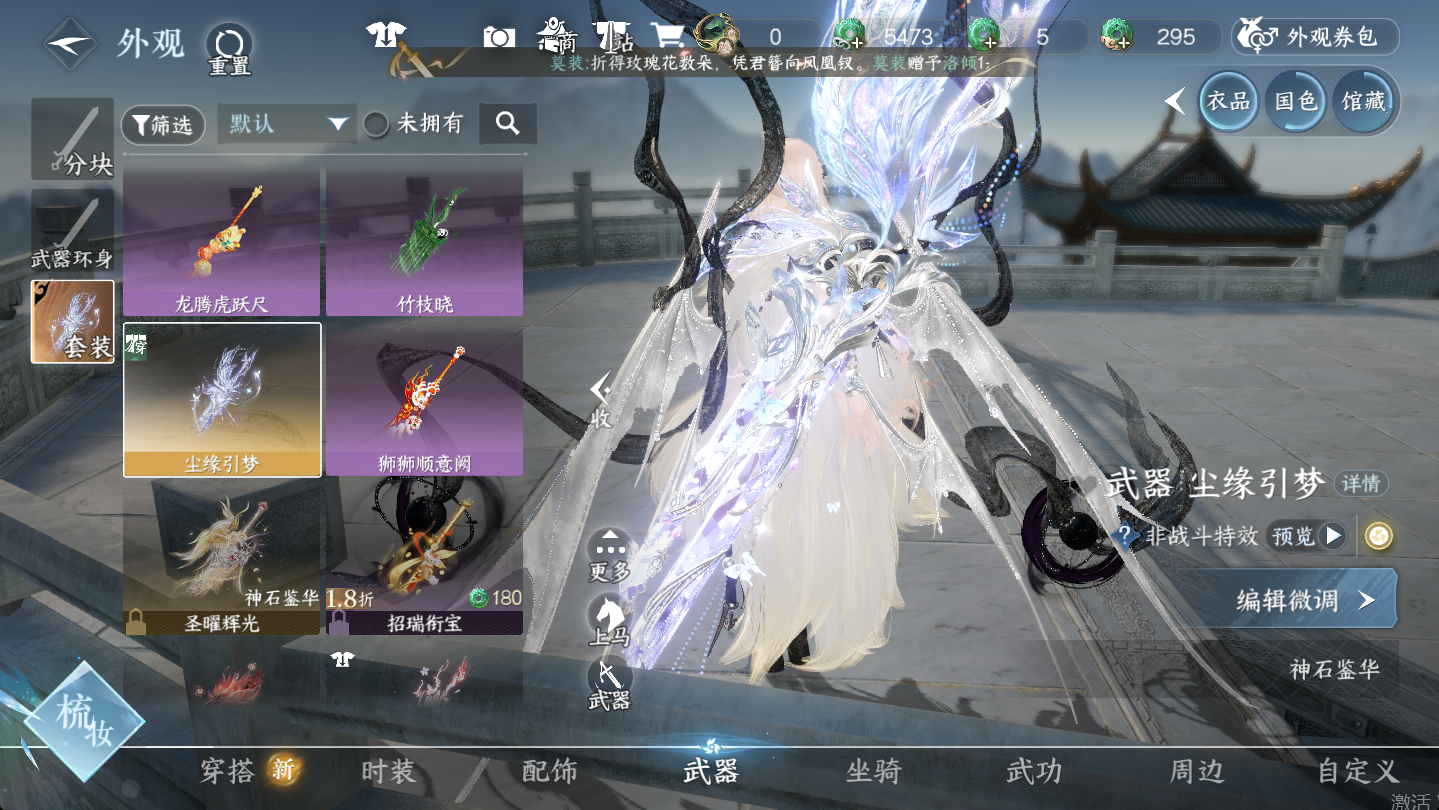Open the 武器环身 side category
This screenshot has width=1439, height=810.
(72, 232)
